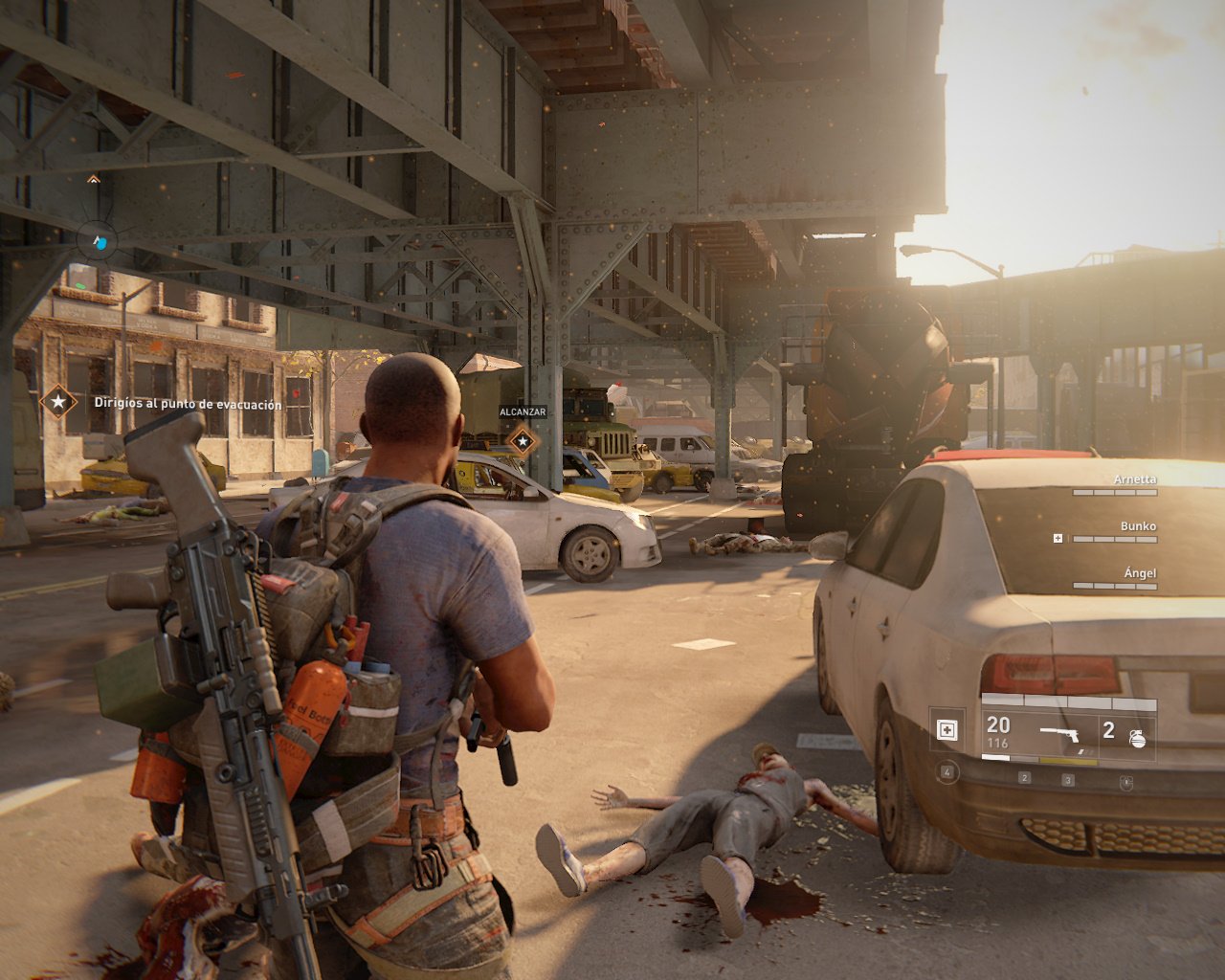Click the ALCANZAR waypoint marker
This screenshot has width=1225, height=980.
click(x=522, y=441)
